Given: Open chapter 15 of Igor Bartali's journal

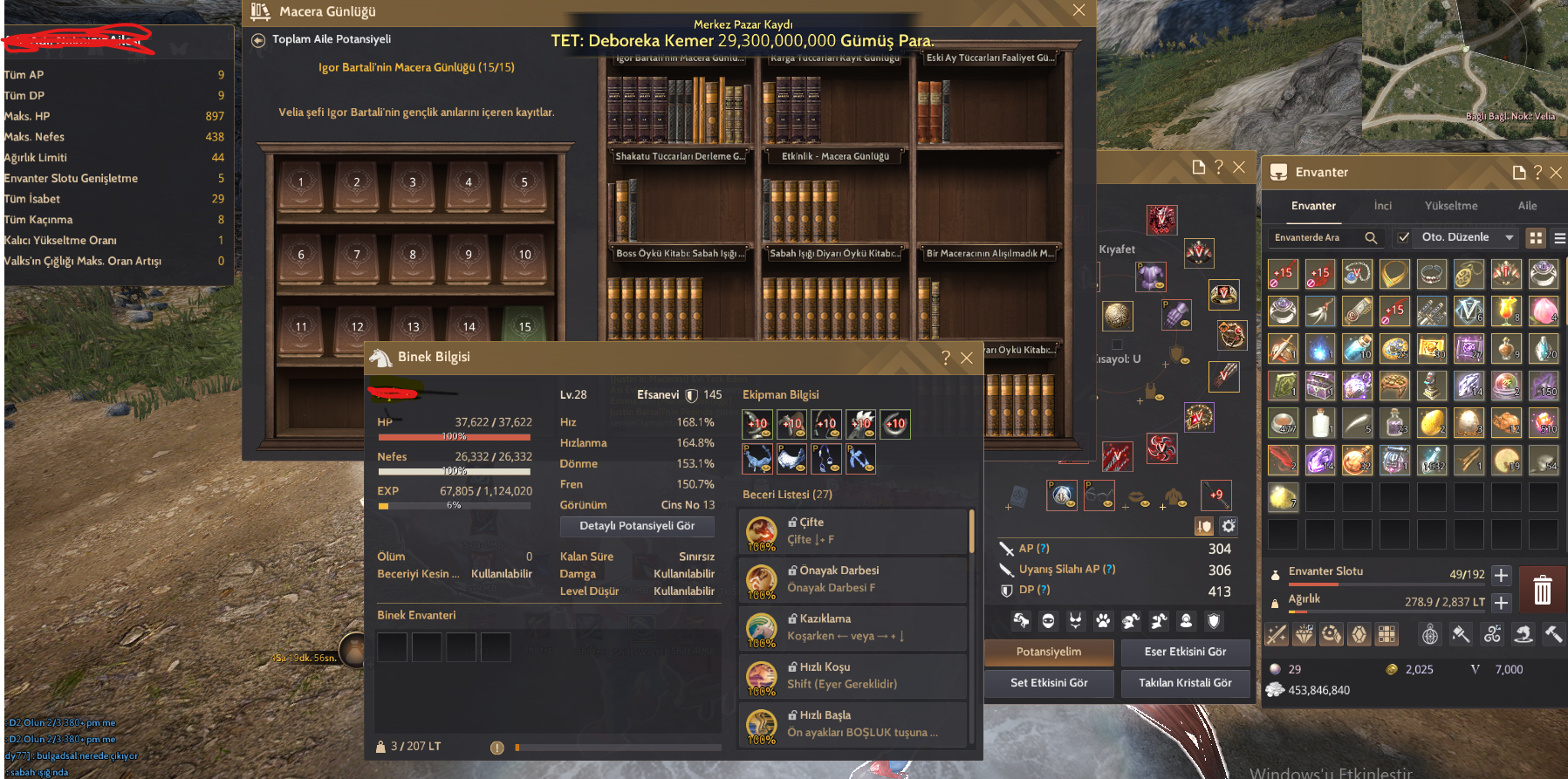Looking at the screenshot, I should [524, 327].
